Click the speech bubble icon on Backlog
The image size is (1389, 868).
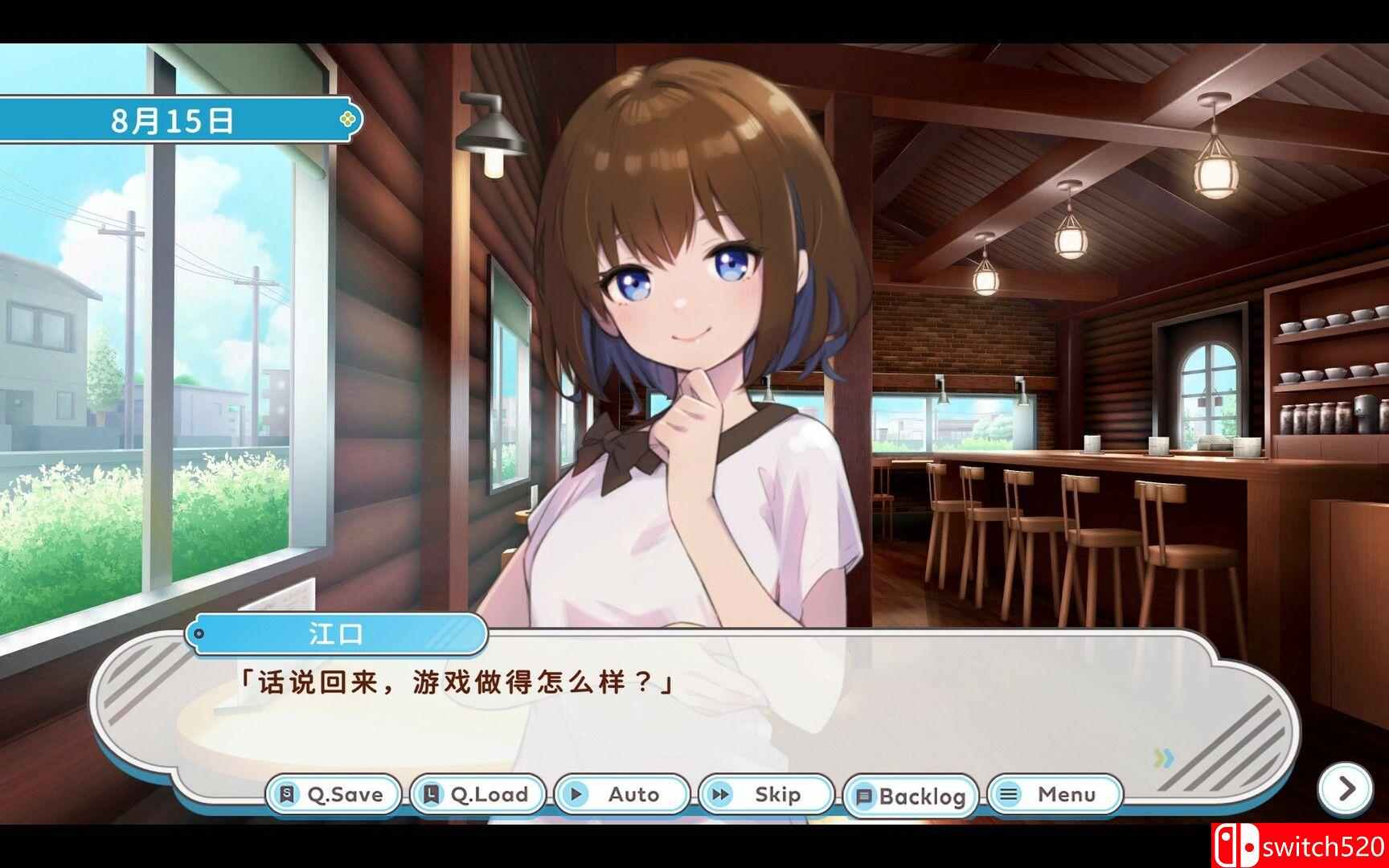(x=867, y=796)
